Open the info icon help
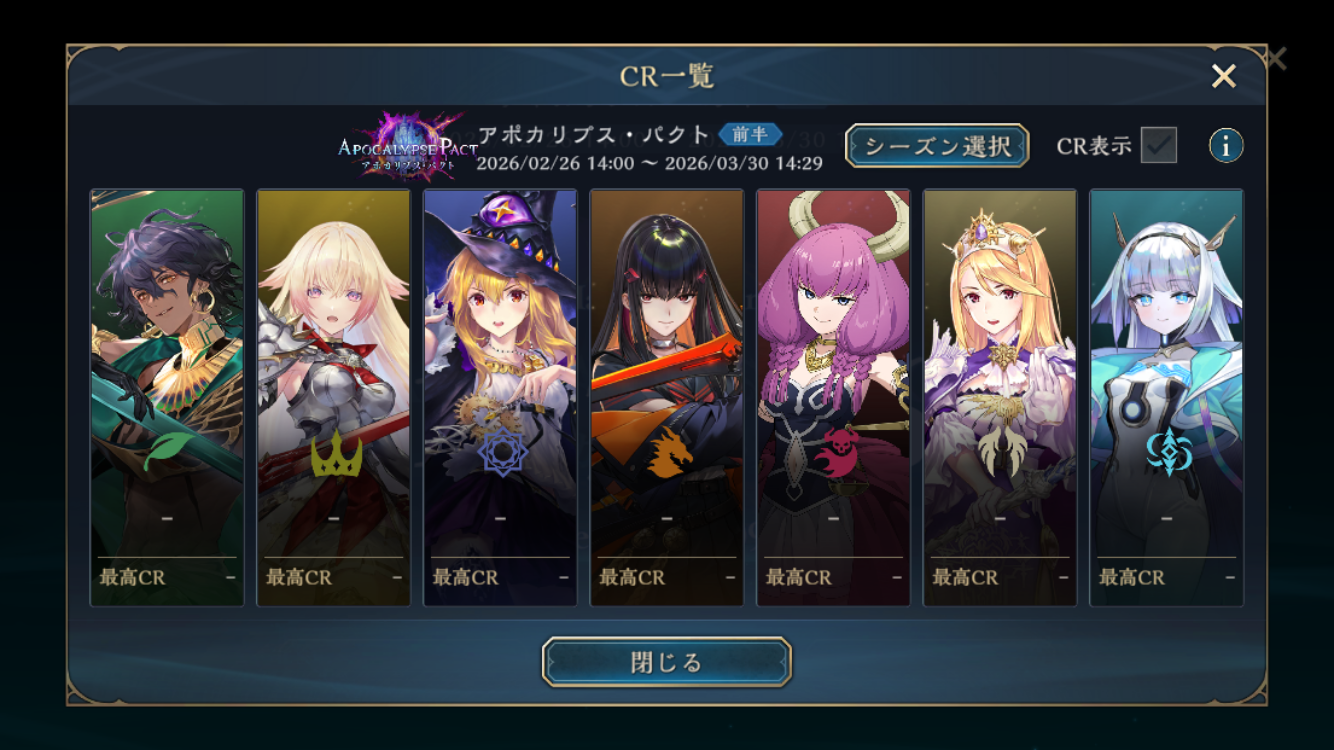This screenshot has width=1334, height=750. (x=1226, y=146)
